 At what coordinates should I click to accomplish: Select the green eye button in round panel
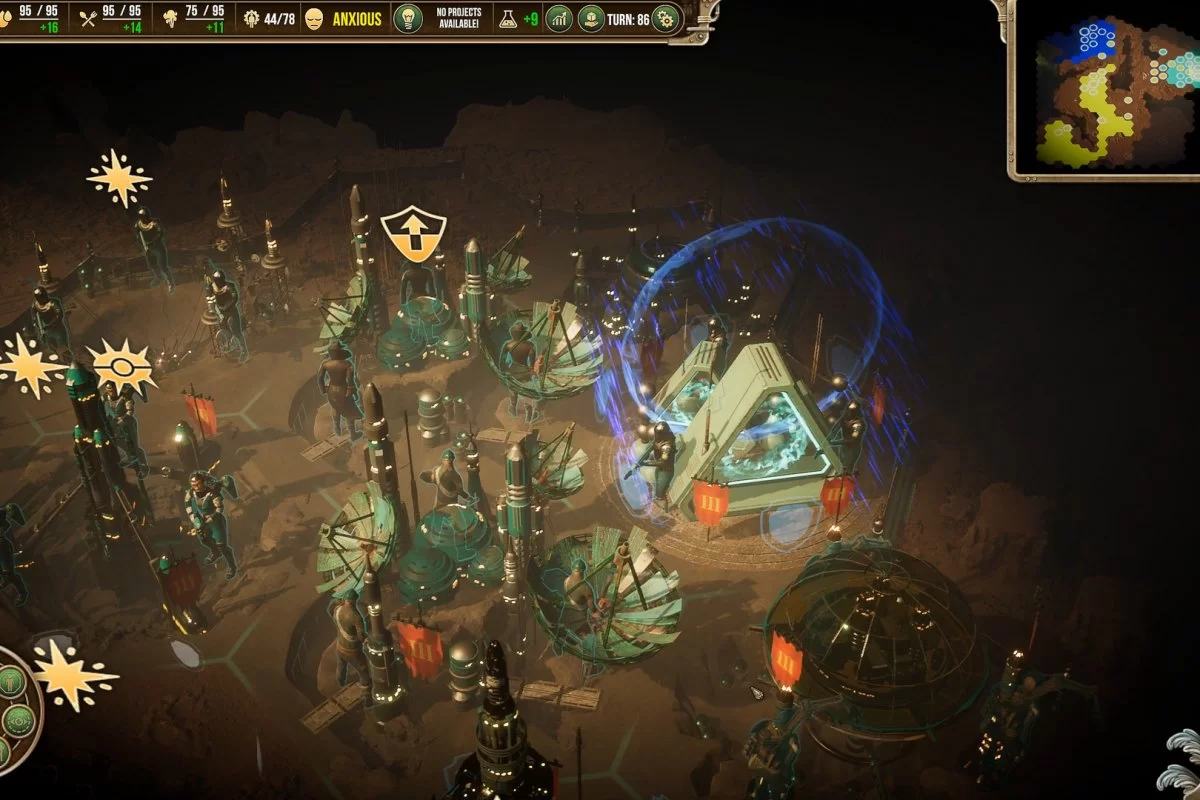click(x=18, y=720)
